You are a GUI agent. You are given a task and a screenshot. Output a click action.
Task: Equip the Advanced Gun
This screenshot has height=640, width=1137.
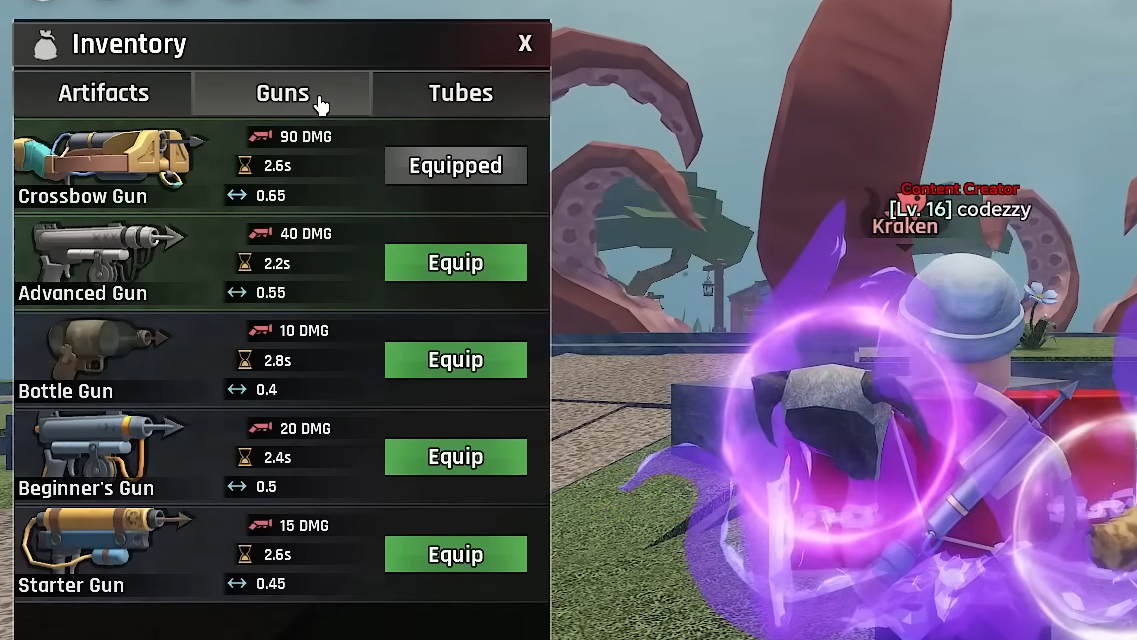455,263
